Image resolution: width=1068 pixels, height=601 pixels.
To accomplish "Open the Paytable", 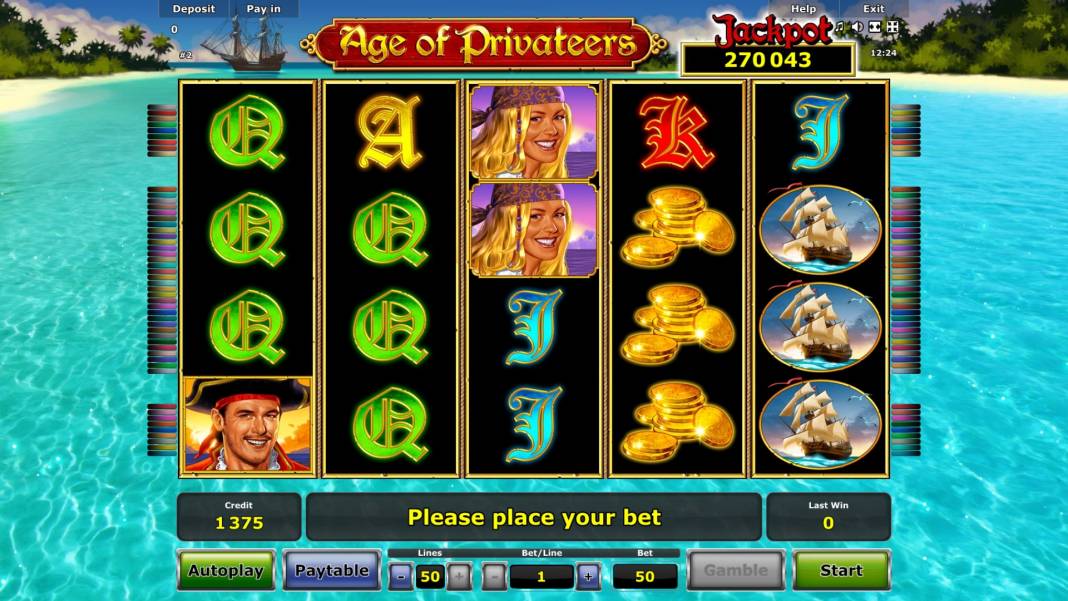I will pyautogui.click(x=331, y=571).
